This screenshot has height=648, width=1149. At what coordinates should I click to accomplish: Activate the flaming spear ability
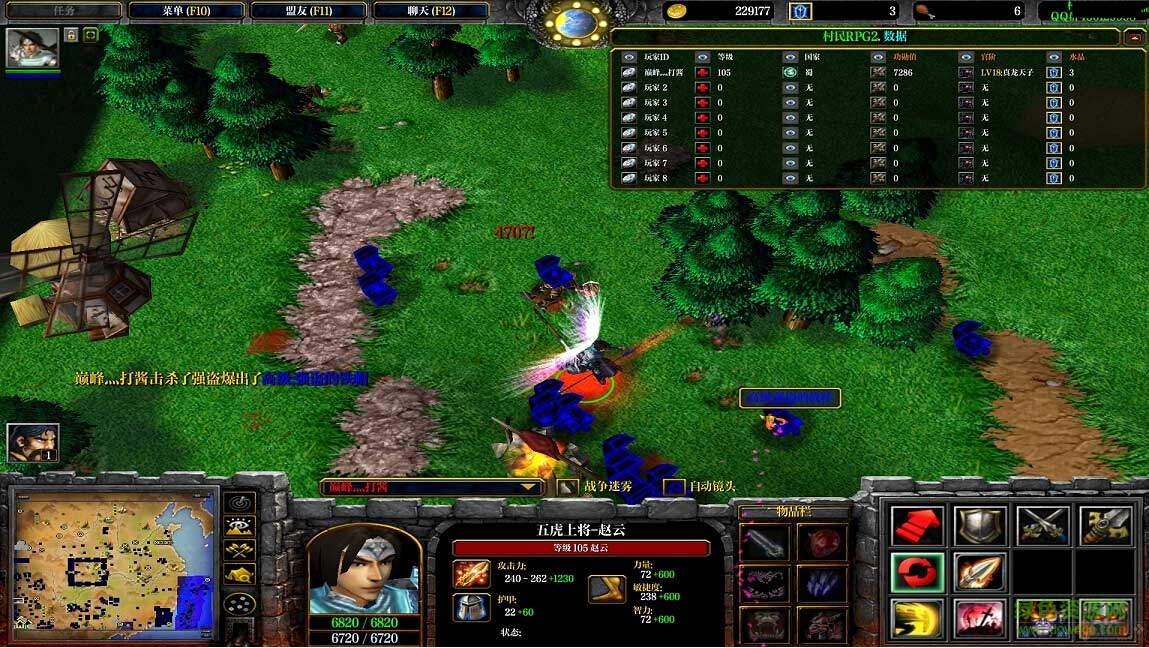click(x=979, y=572)
